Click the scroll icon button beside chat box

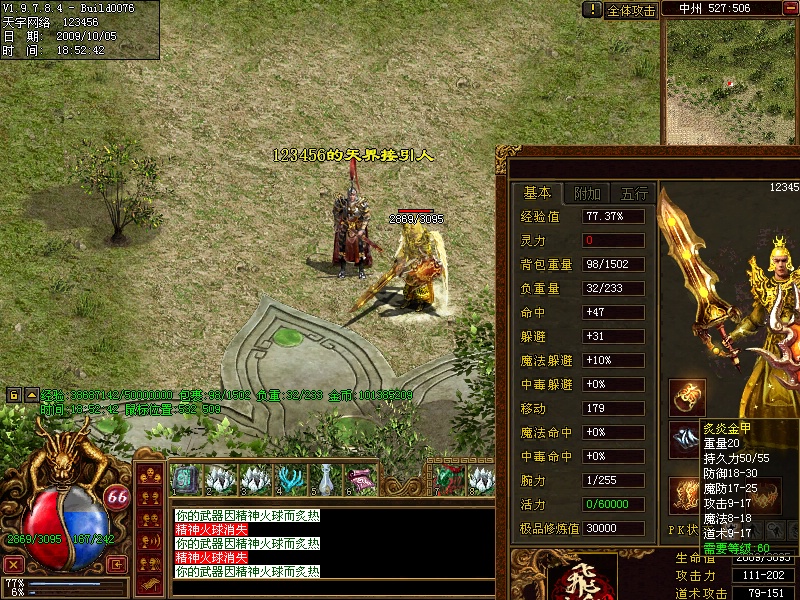tap(149, 581)
